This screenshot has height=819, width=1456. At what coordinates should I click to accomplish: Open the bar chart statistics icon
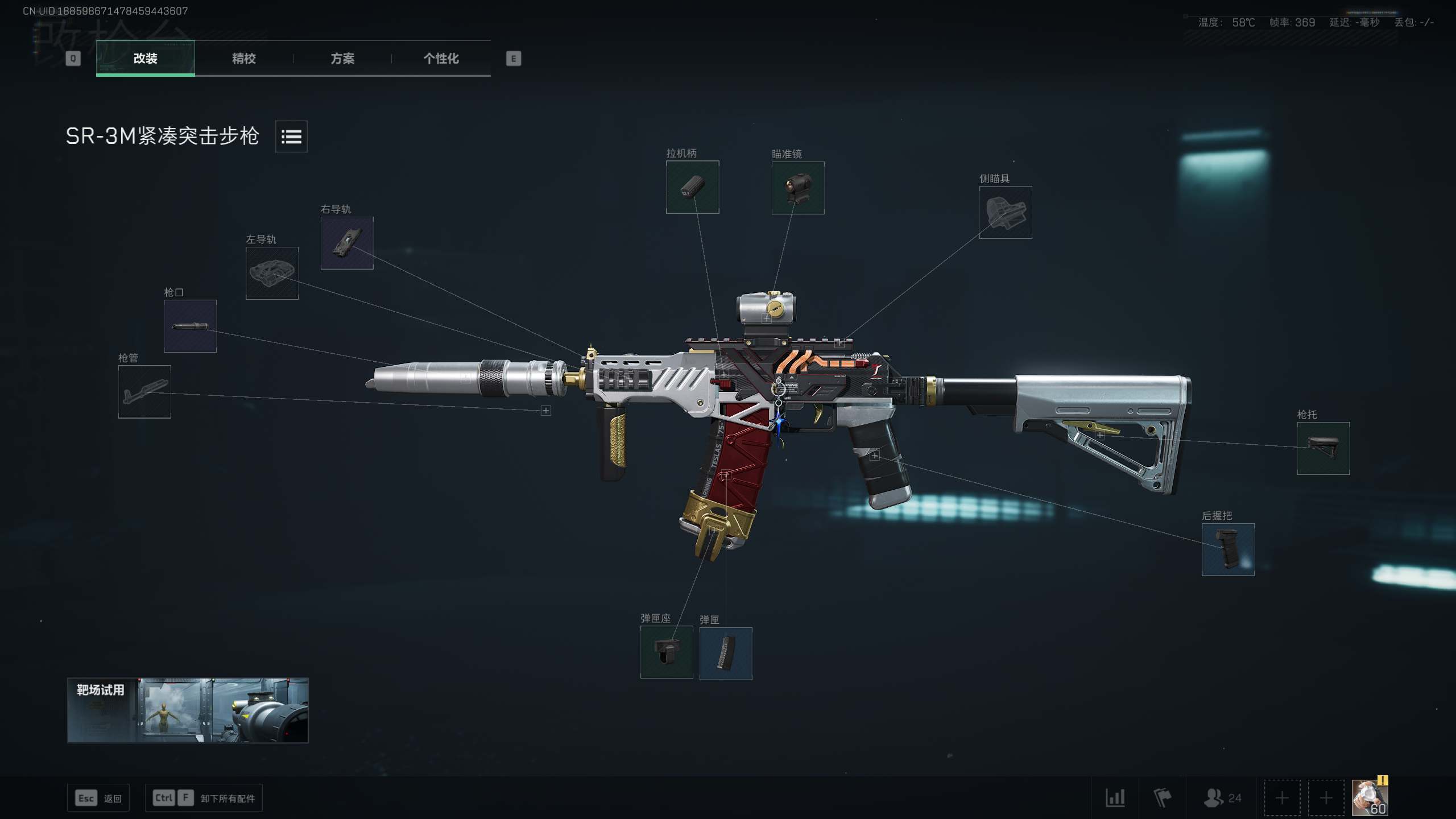(x=1115, y=797)
